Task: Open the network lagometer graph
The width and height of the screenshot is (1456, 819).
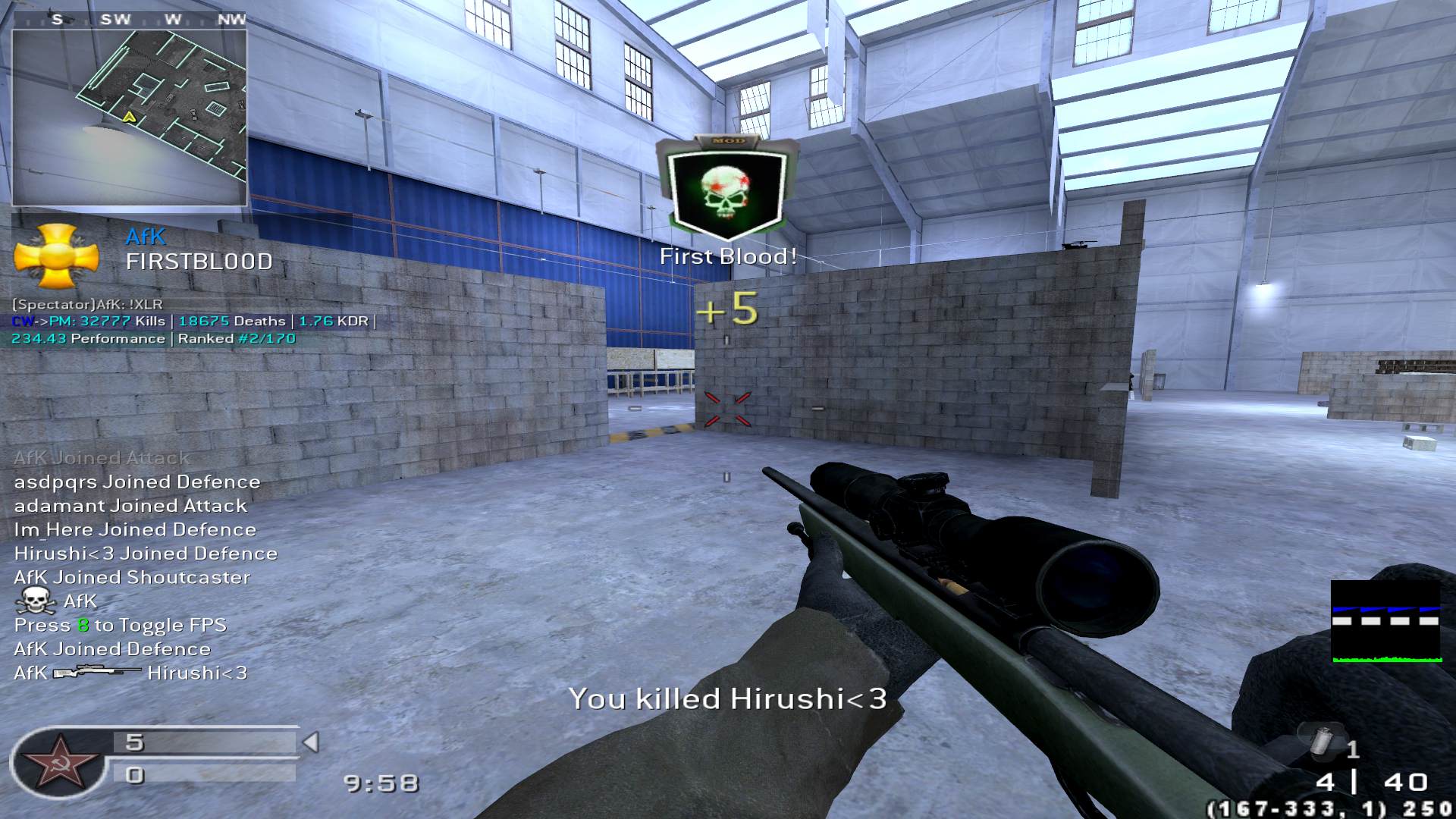Action: click(x=1386, y=622)
